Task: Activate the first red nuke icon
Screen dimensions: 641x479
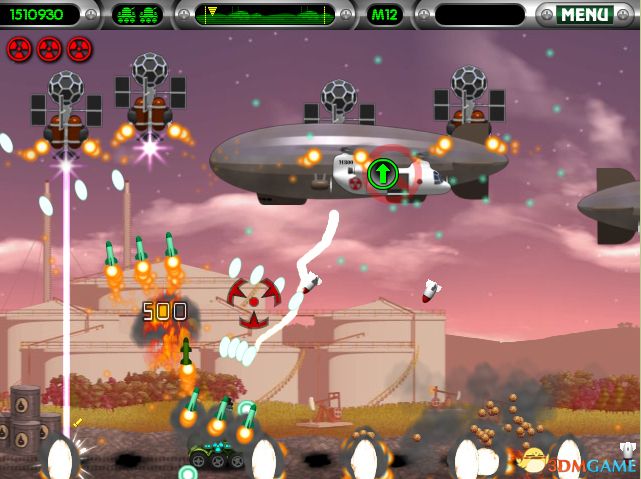Action: [x=19, y=47]
